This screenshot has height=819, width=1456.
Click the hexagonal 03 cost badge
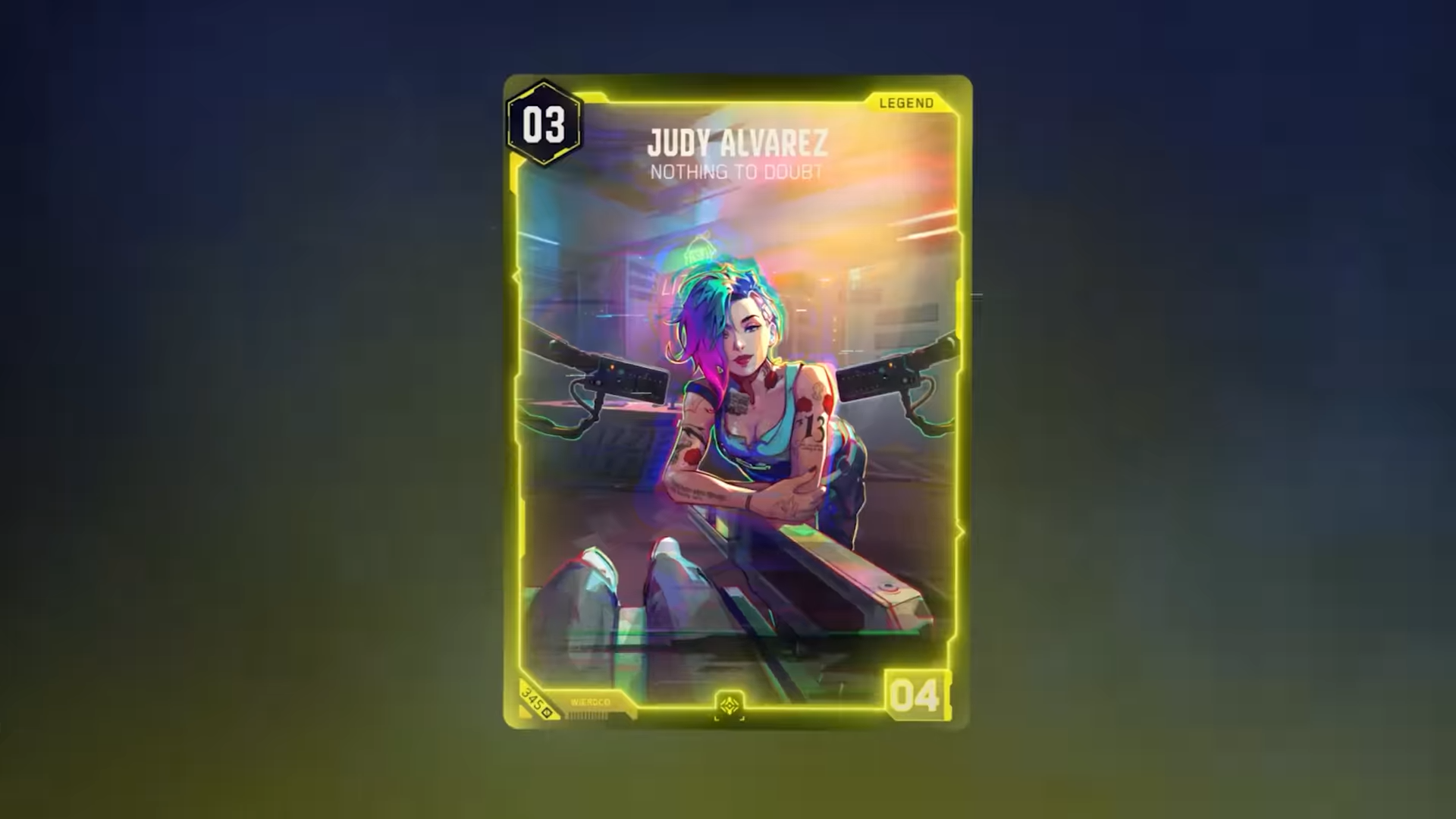click(546, 124)
